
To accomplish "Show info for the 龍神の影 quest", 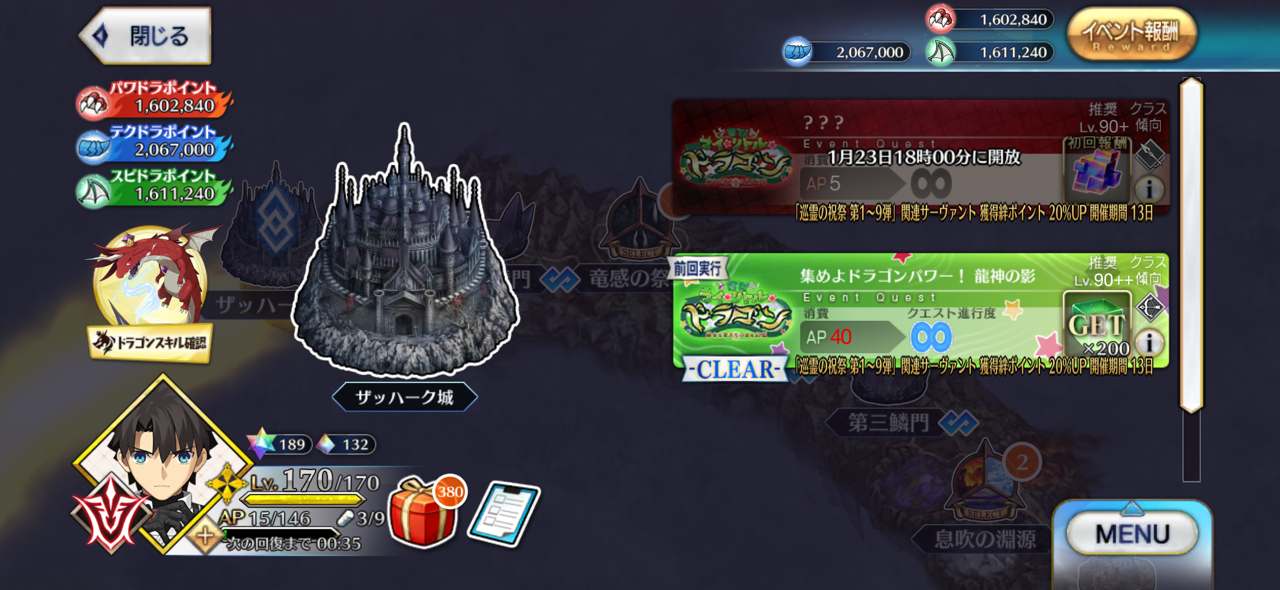I will pyautogui.click(x=1150, y=341).
